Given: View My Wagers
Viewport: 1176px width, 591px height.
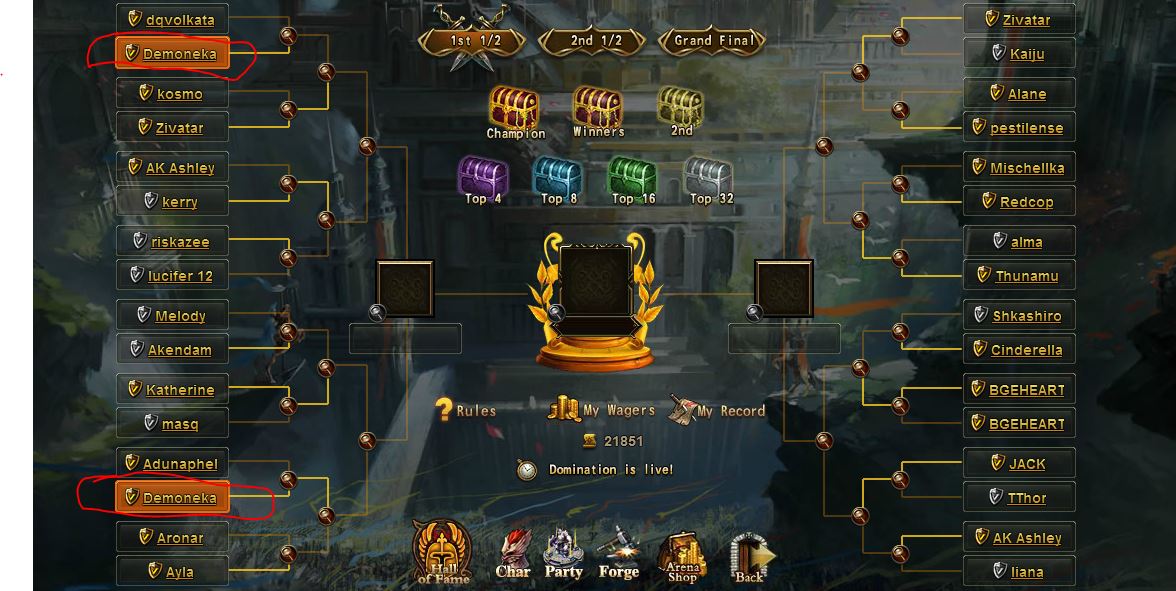Looking at the screenshot, I should click(602, 409).
